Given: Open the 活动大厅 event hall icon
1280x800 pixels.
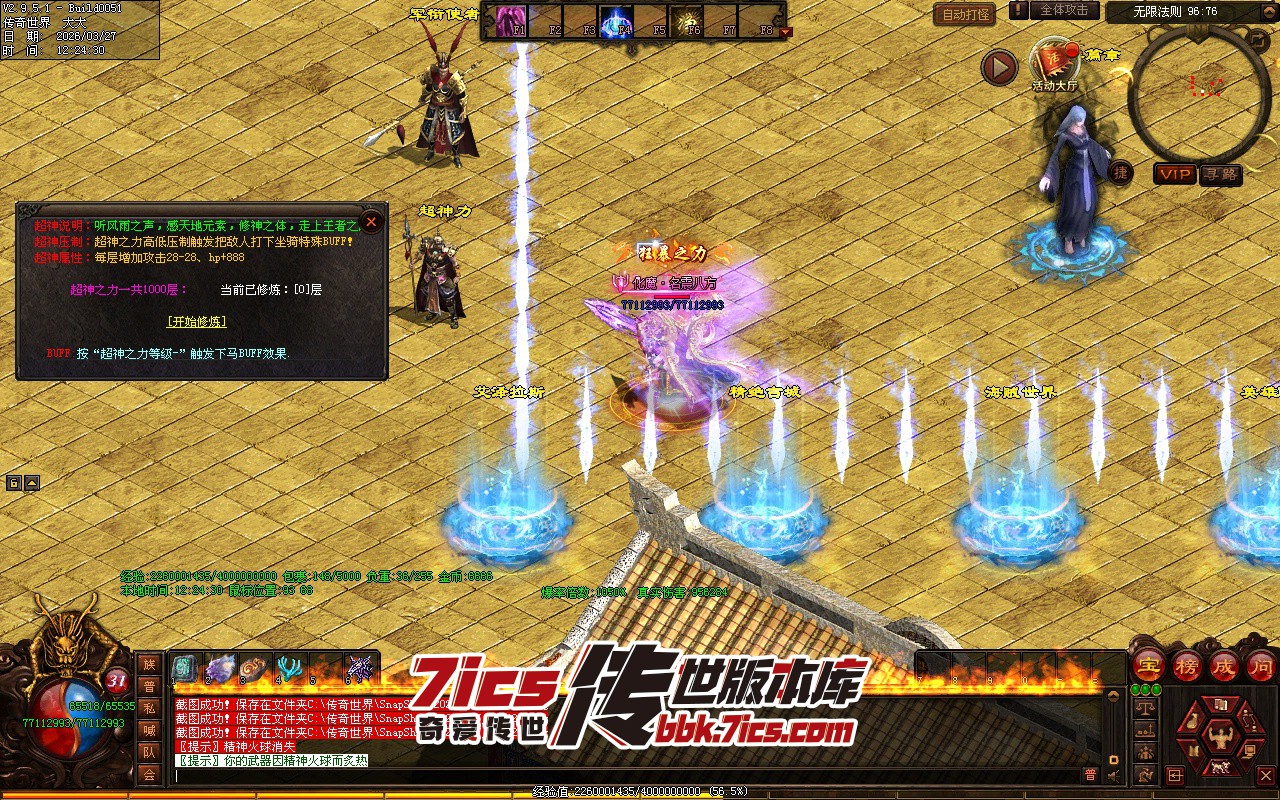Looking at the screenshot, I should [x=1053, y=62].
